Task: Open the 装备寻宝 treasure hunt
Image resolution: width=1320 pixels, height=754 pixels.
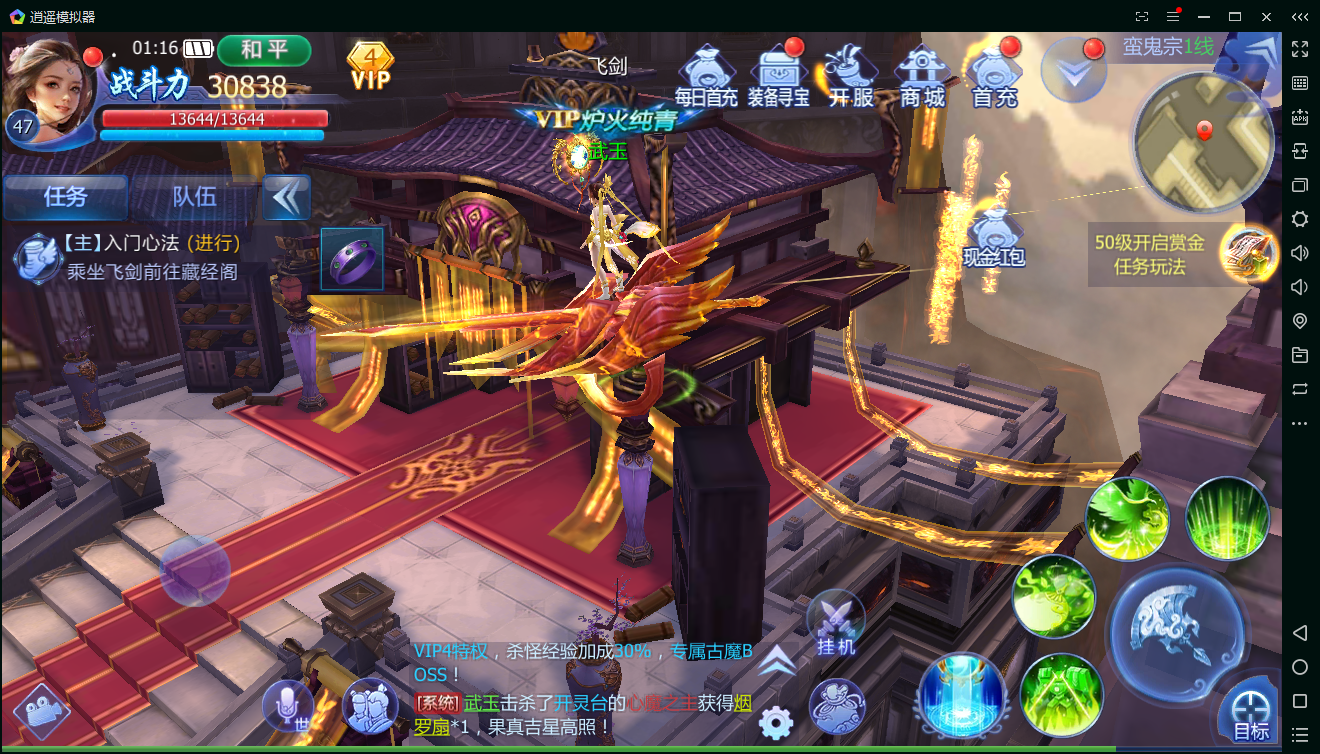Action: coord(779,75)
